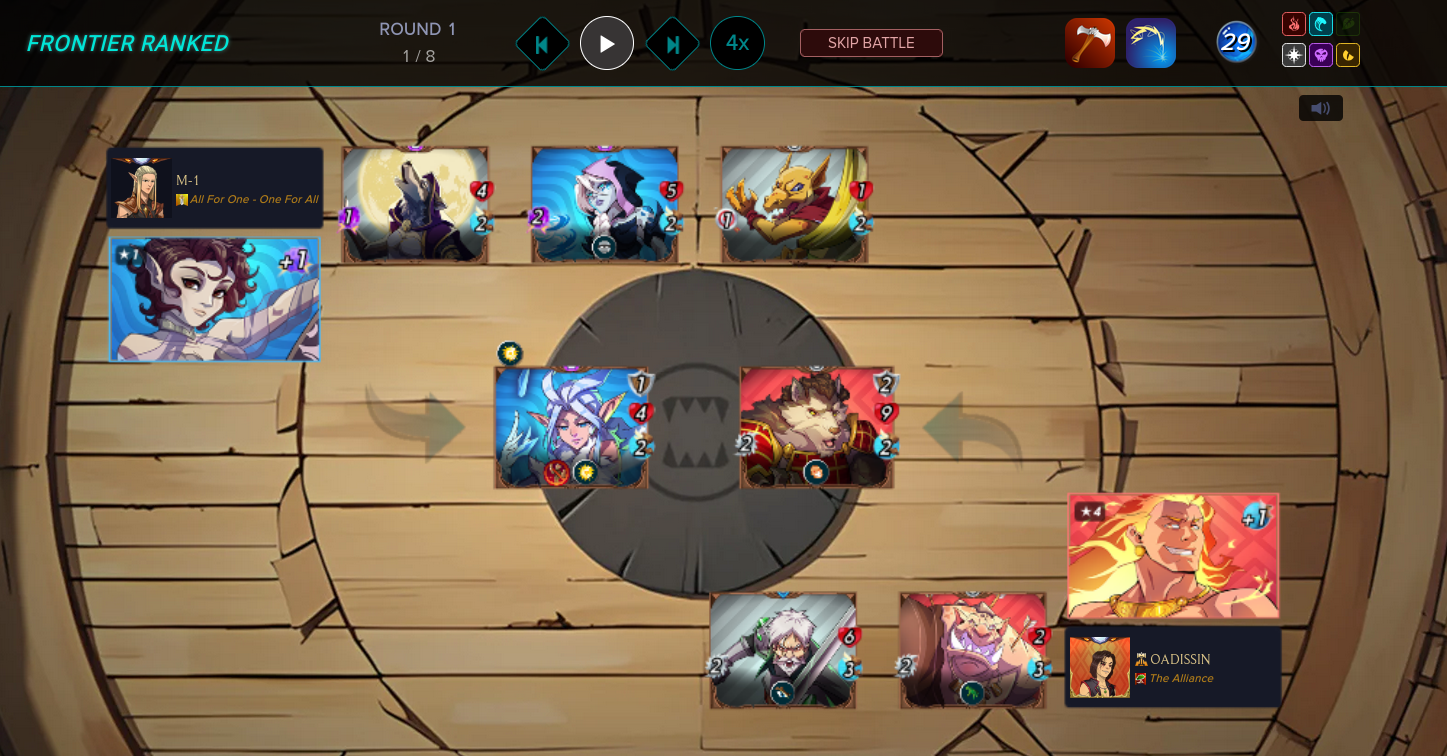View the OADISSIN player profile panel
This screenshot has width=1447, height=756.
1173,667
